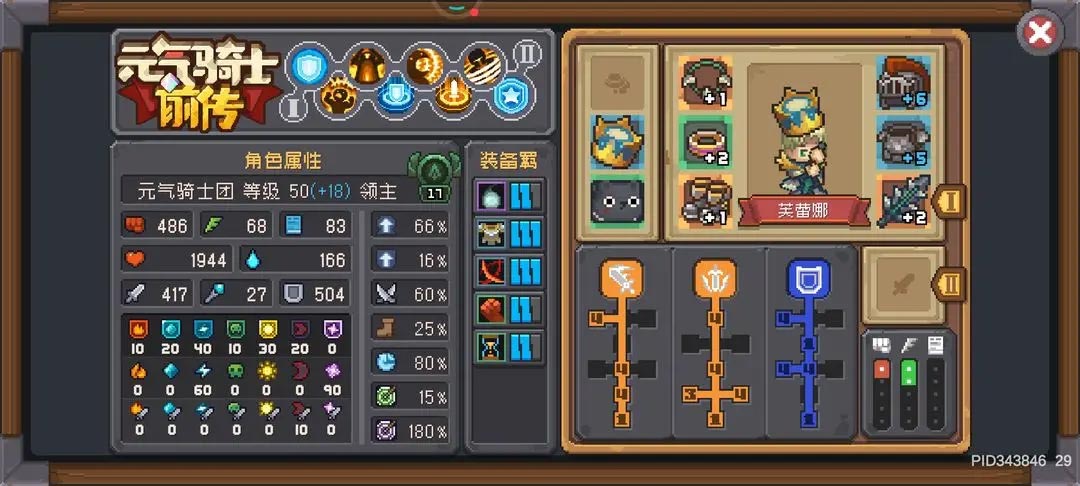This screenshot has width=1080, height=486.
Task: Select the red fist equipment bond entry
Action: tap(492, 309)
